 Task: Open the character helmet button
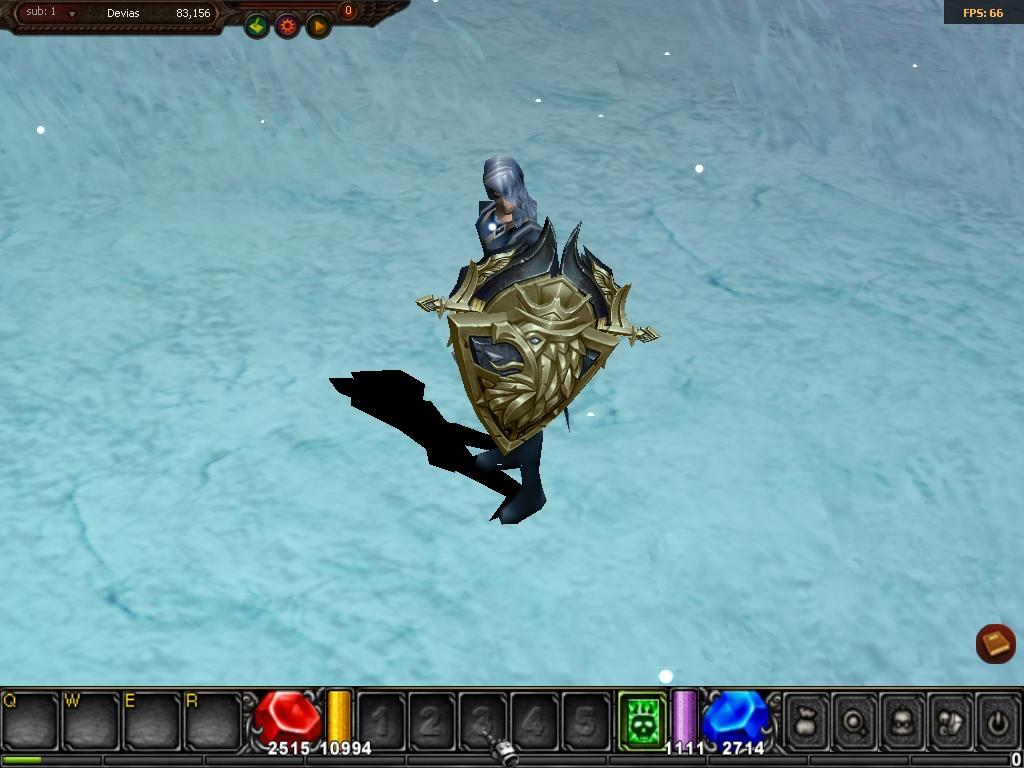pyautogui.click(x=903, y=720)
